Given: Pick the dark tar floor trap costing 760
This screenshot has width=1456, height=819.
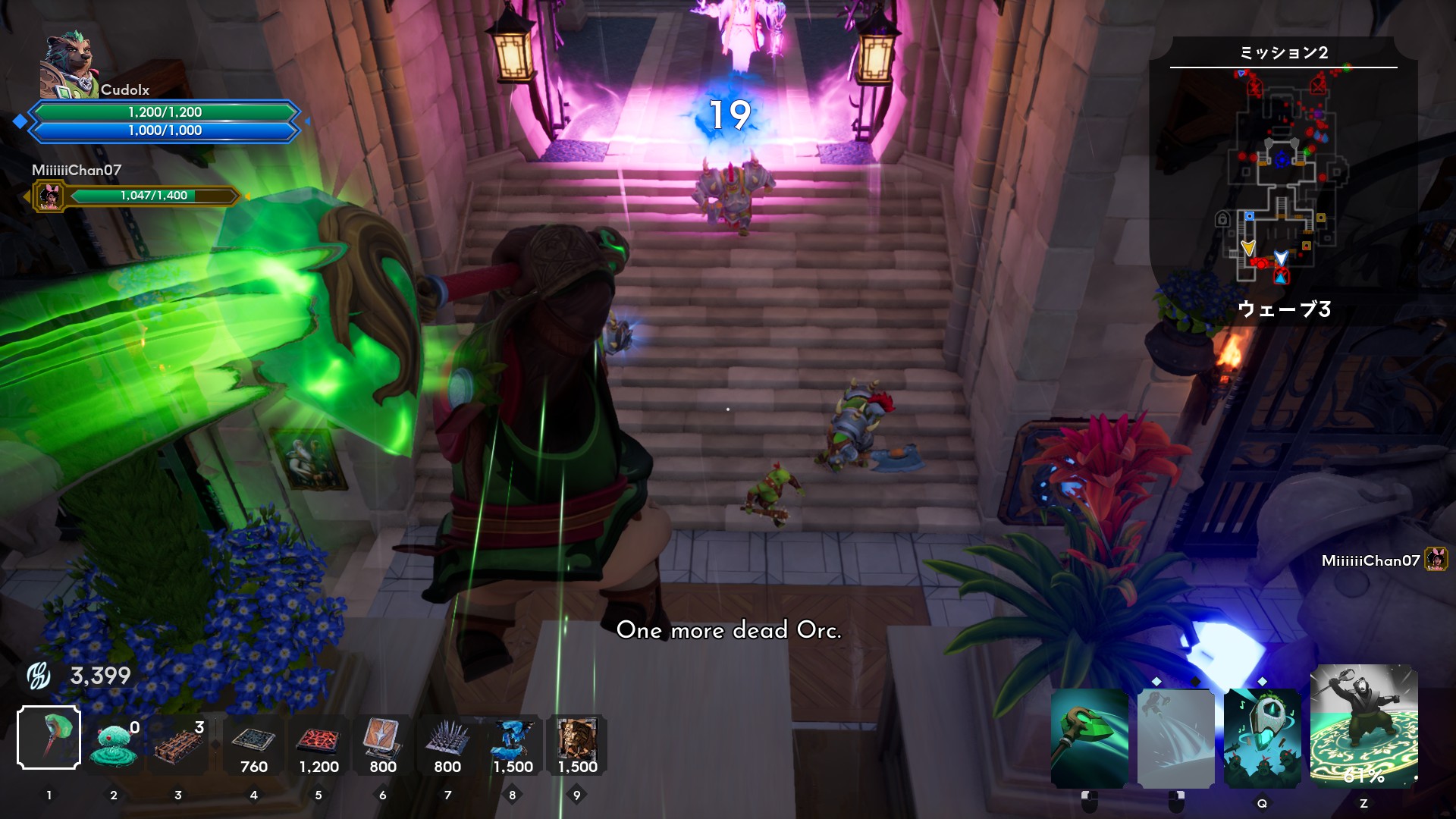Looking at the screenshot, I should [x=253, y=743].
